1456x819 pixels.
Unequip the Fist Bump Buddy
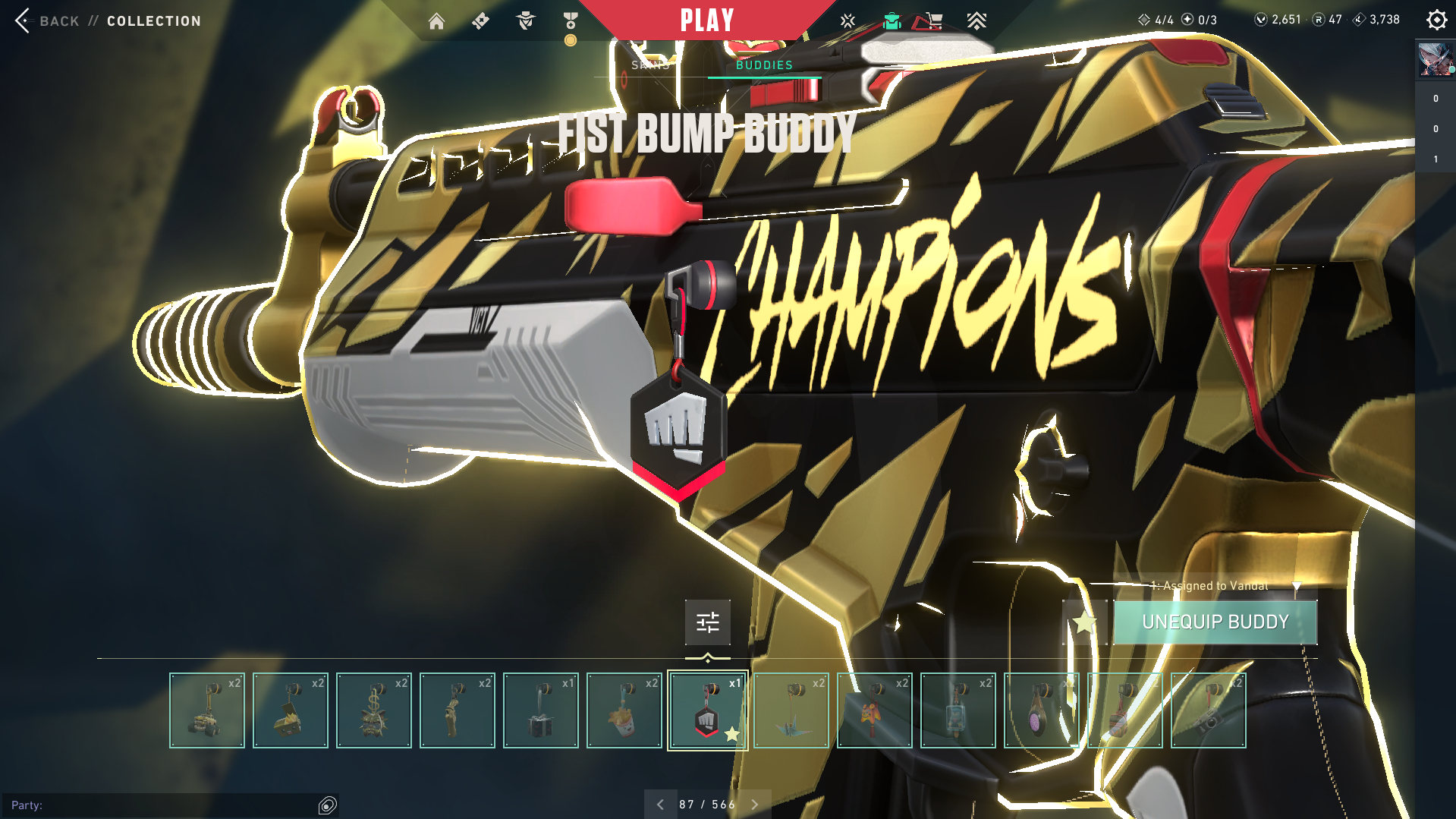[1215, 622]
